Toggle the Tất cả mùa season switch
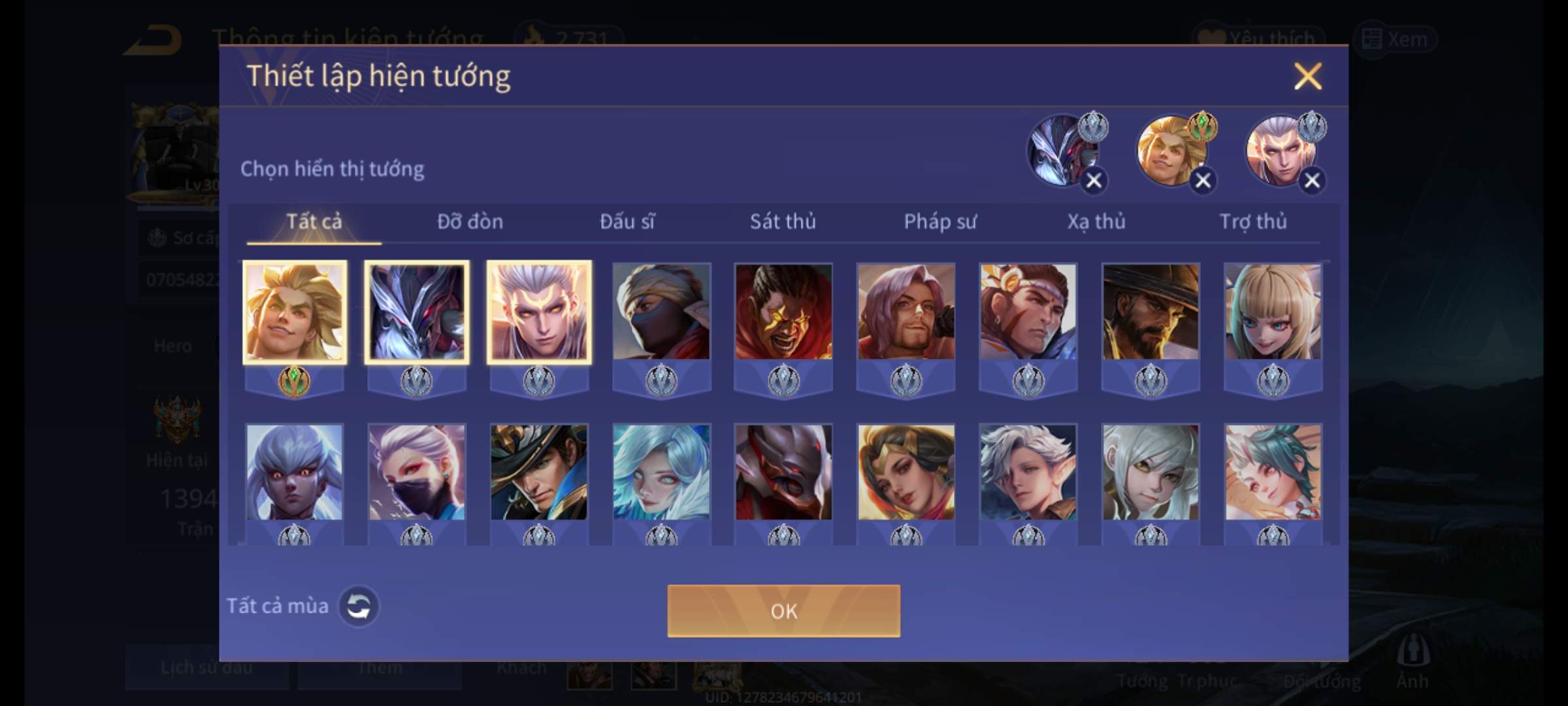 click(358, 606)
